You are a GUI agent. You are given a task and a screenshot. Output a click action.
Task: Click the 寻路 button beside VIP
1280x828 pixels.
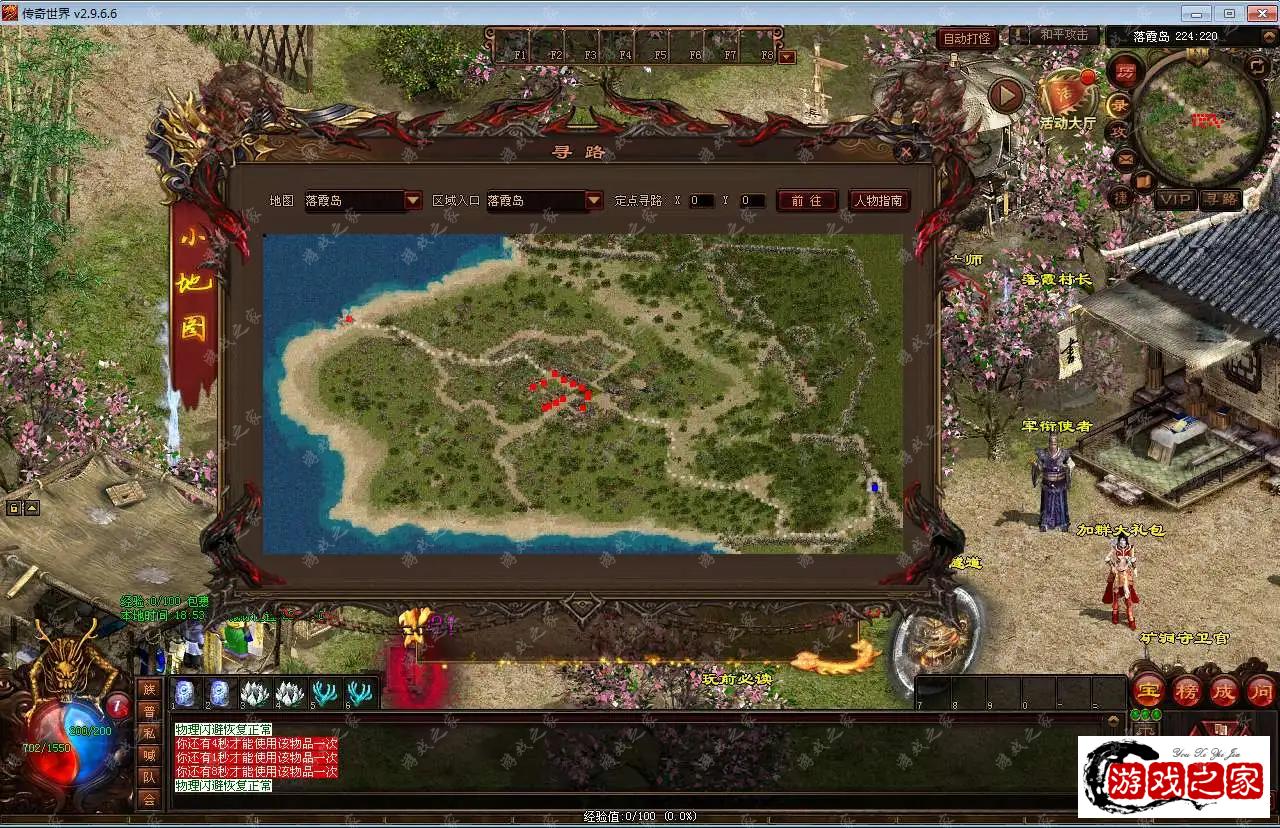(1220, 199)
